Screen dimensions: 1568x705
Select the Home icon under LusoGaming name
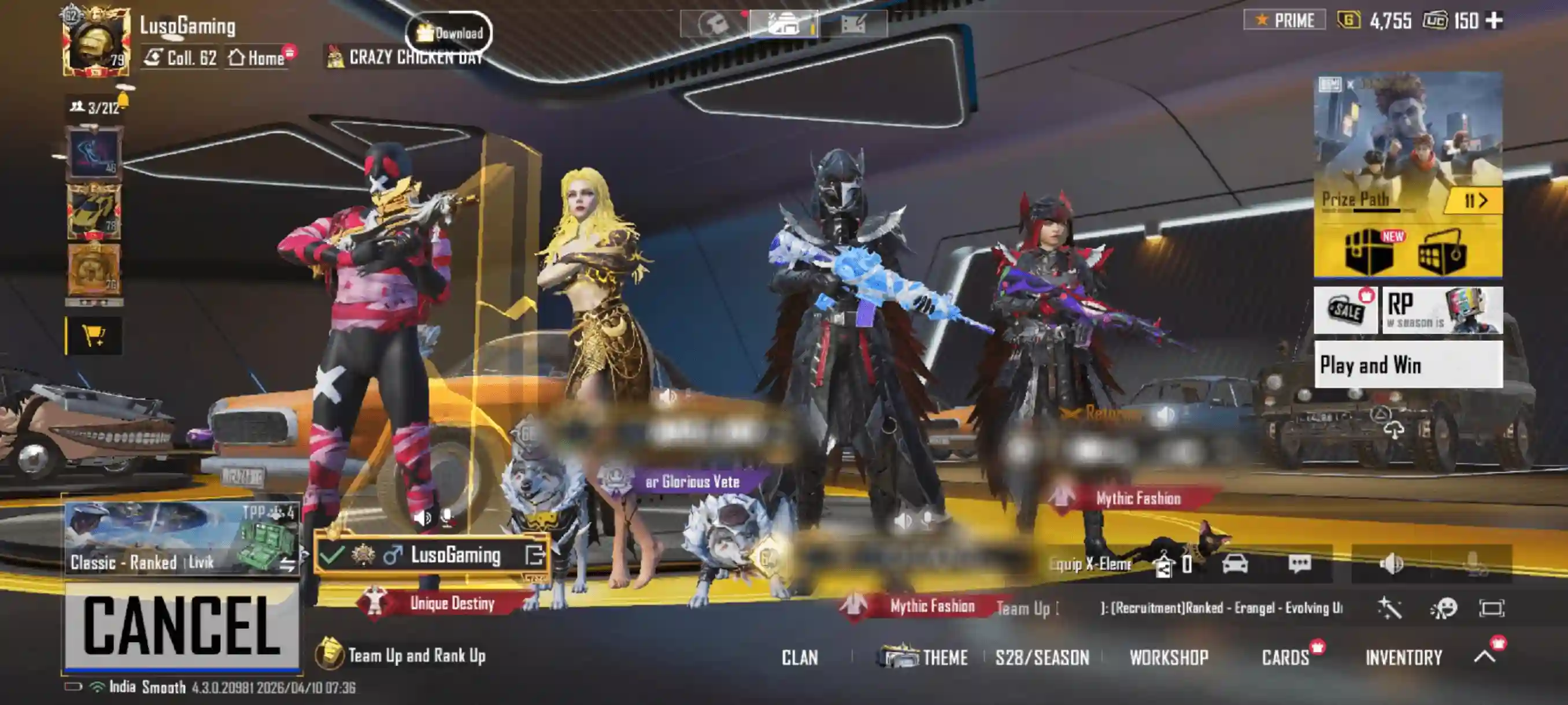pyautogui.click(x=256, y=59)
